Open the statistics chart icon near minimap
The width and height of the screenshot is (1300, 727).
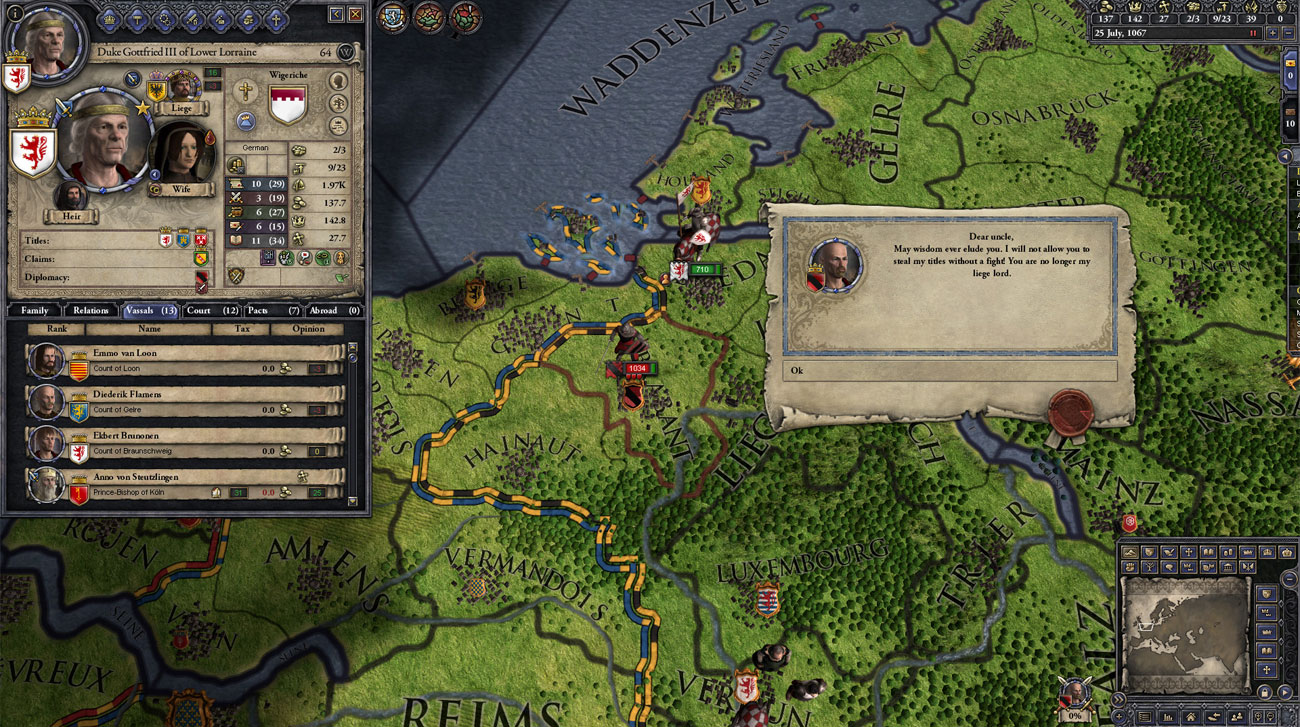click(x=1167, y=715)
